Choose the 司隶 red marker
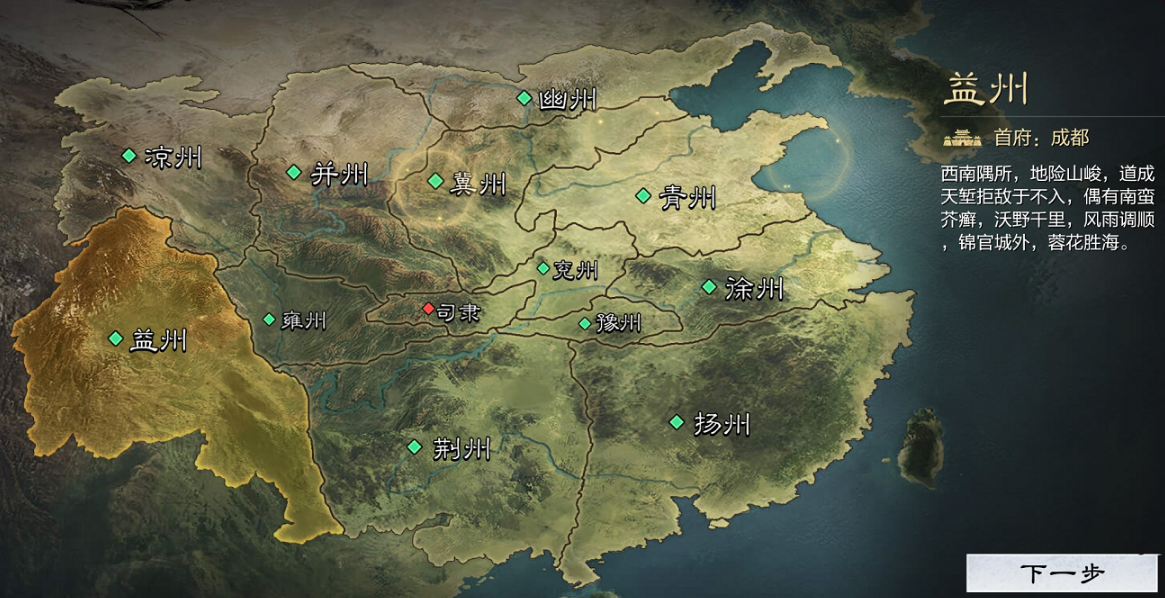Image resolution: width=1165 pixels, height=598 pixels. coord(429,308)
